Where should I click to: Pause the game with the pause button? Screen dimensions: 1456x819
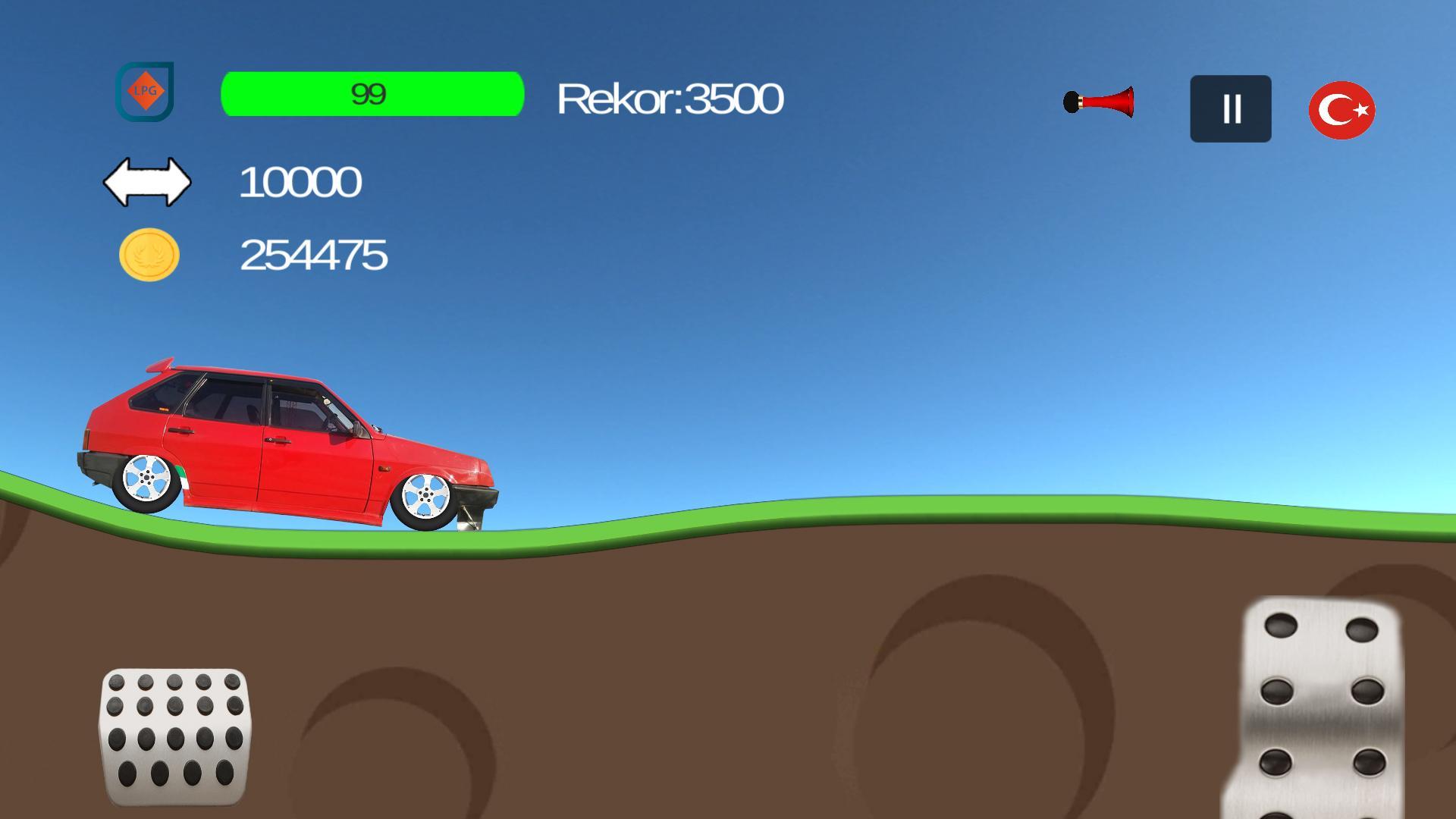pos(1230,108)
